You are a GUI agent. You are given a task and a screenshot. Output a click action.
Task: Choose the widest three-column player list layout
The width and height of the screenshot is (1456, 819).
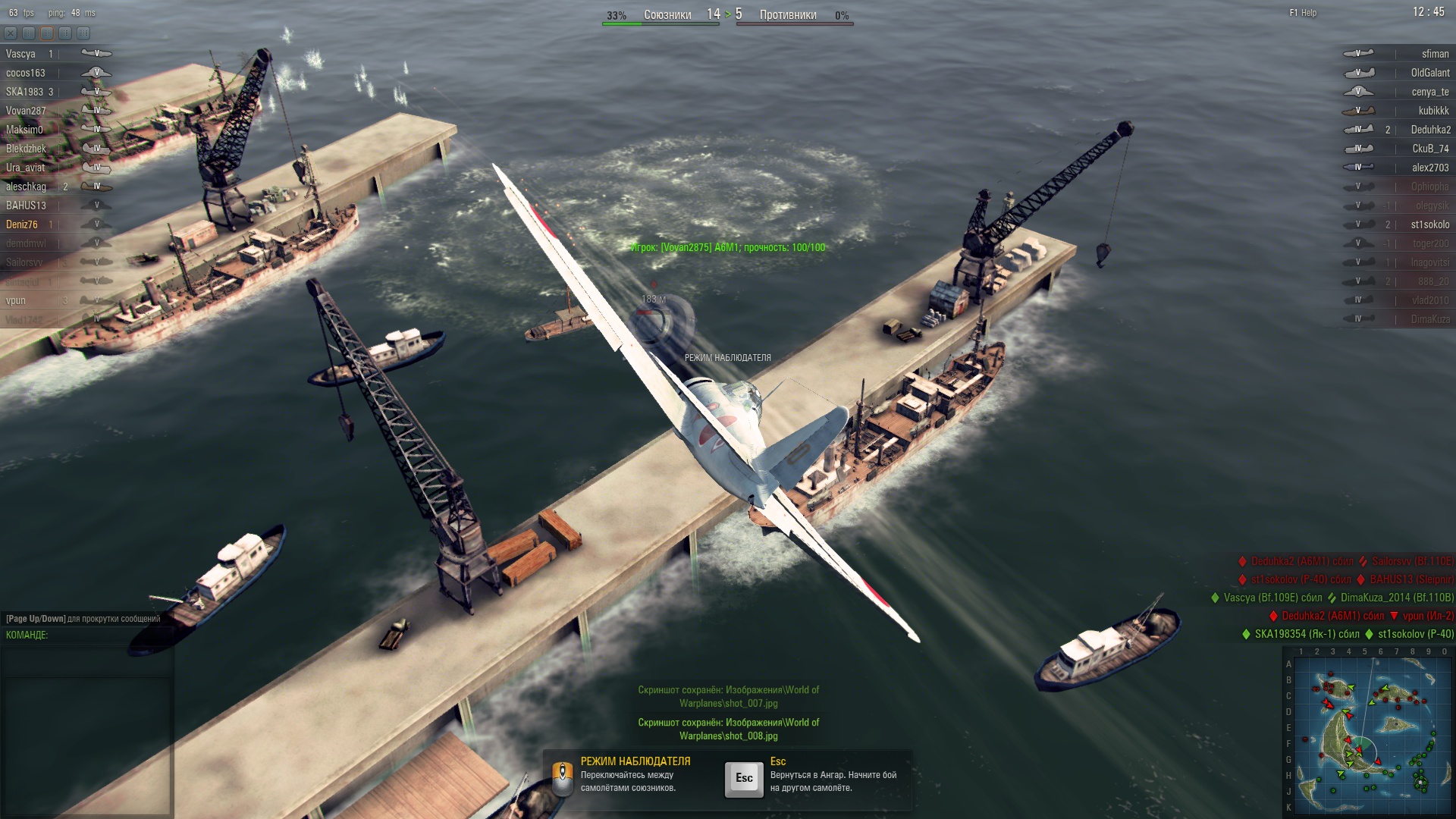(83, 33)
